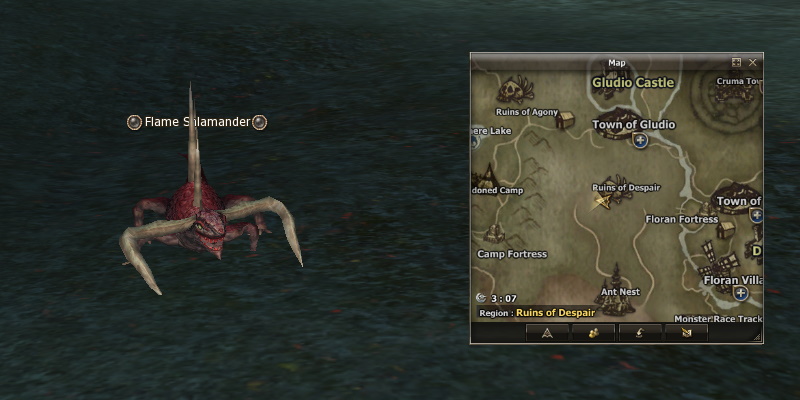Viewport: 800px width, 400px height.
Task: Target the Flame Salamander name label
Action: pos(197,122)
